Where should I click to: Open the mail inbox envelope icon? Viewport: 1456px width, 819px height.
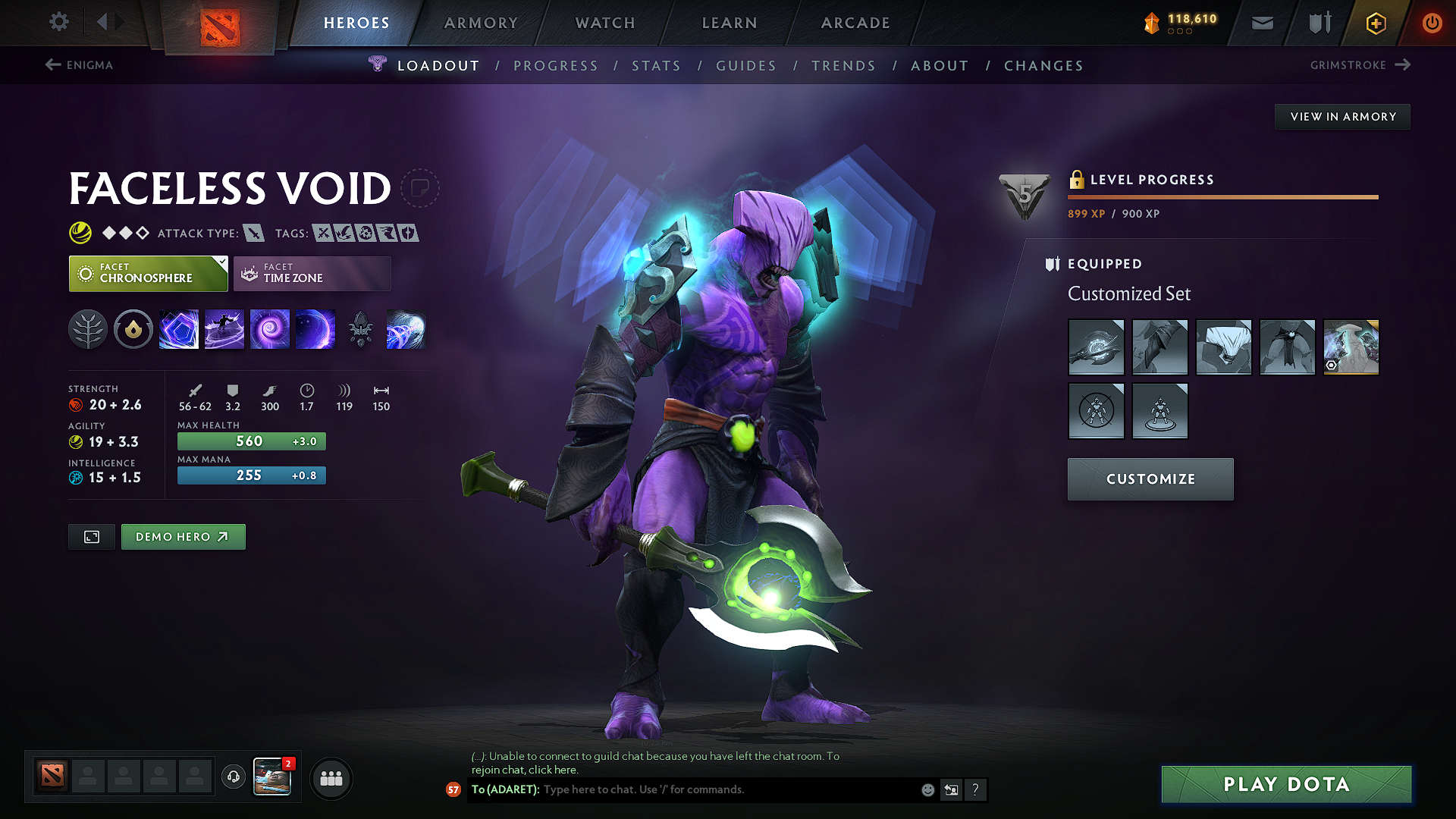[x=1262, y=23]
